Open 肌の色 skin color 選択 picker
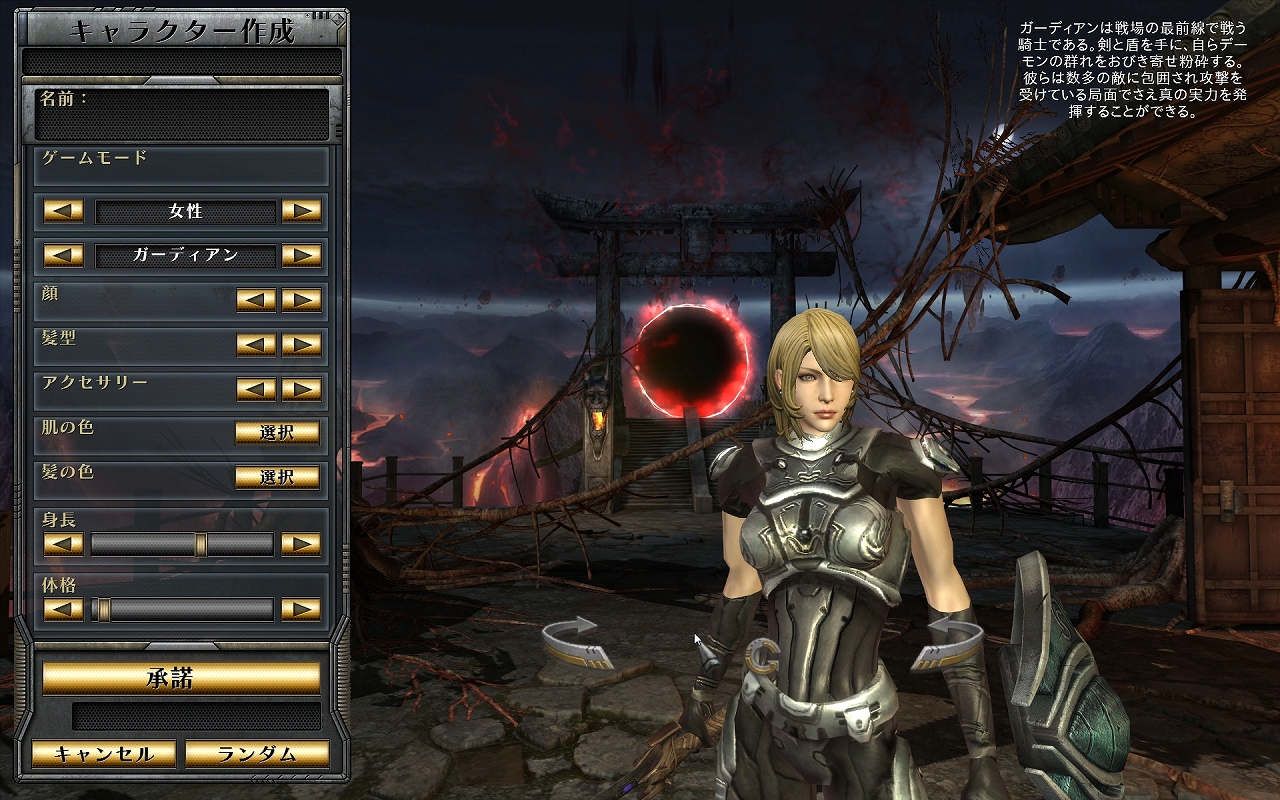Viewport: 1280px width, 800px height. click(277, 433)
